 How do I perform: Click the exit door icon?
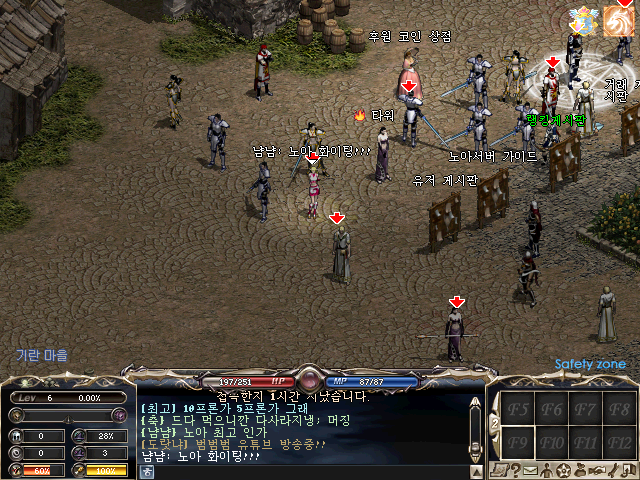point(628,471)
